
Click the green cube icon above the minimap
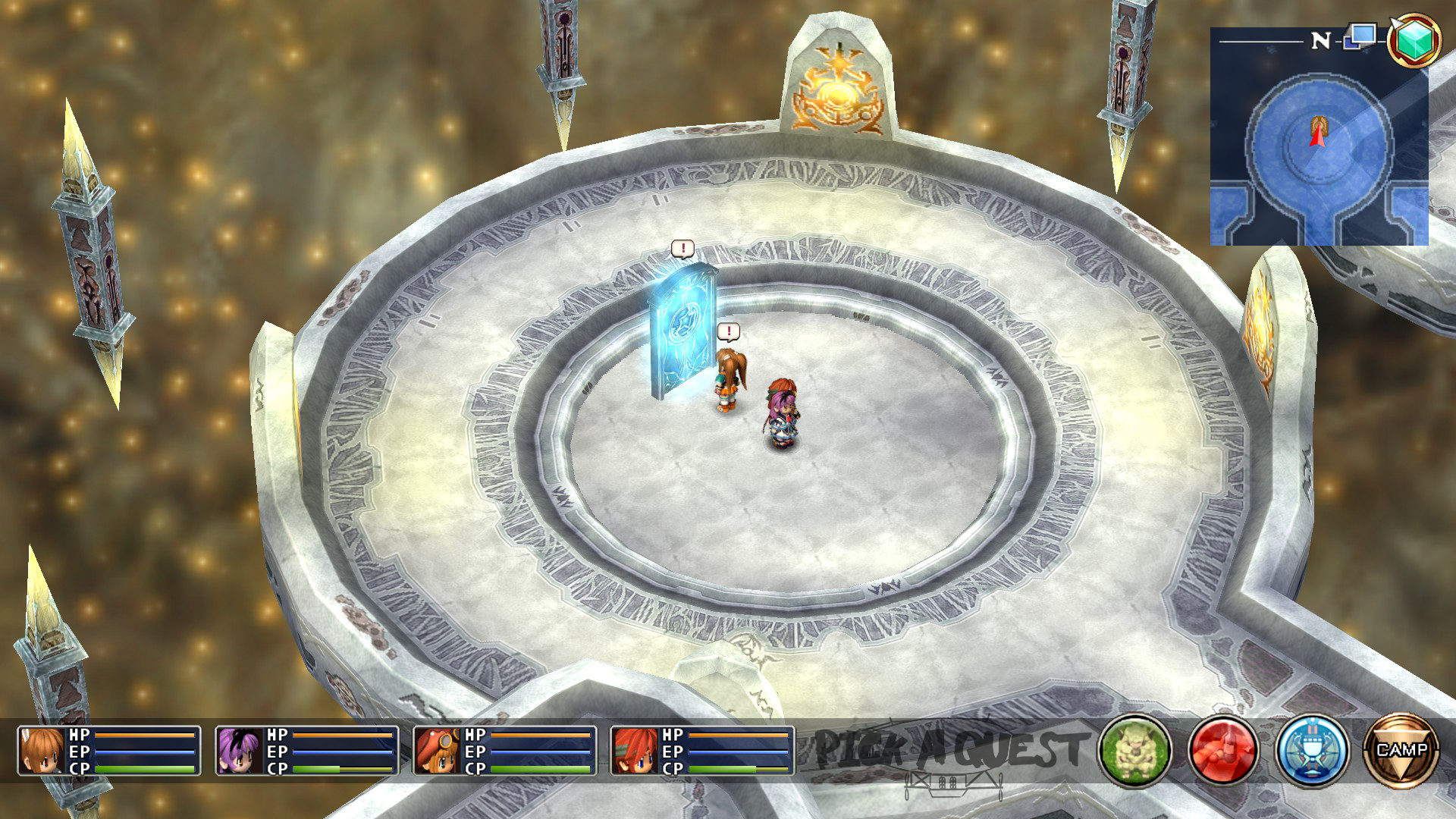[x=1414, y=39]
